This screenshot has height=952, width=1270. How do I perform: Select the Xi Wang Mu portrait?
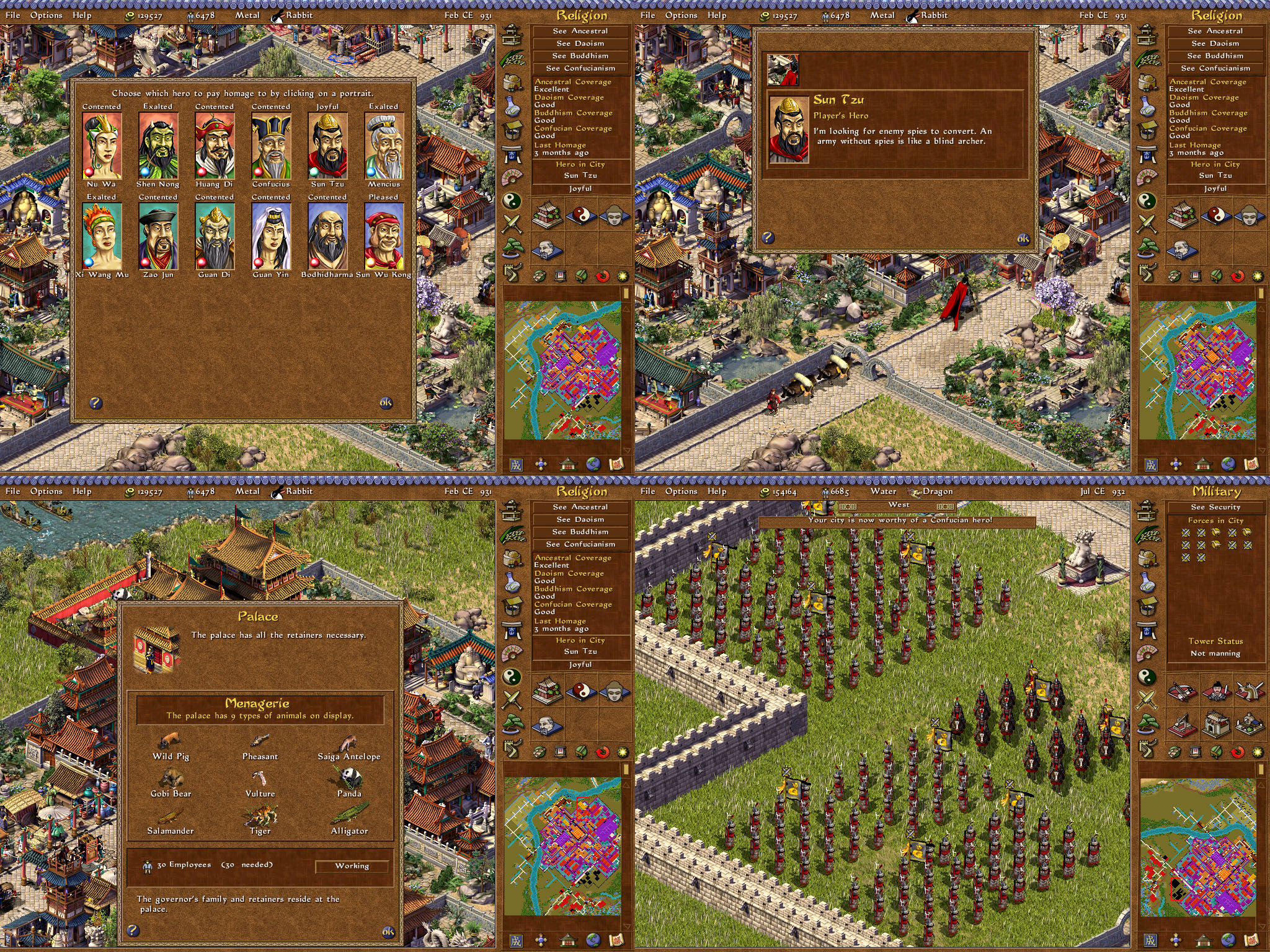[x=102, y=236]
